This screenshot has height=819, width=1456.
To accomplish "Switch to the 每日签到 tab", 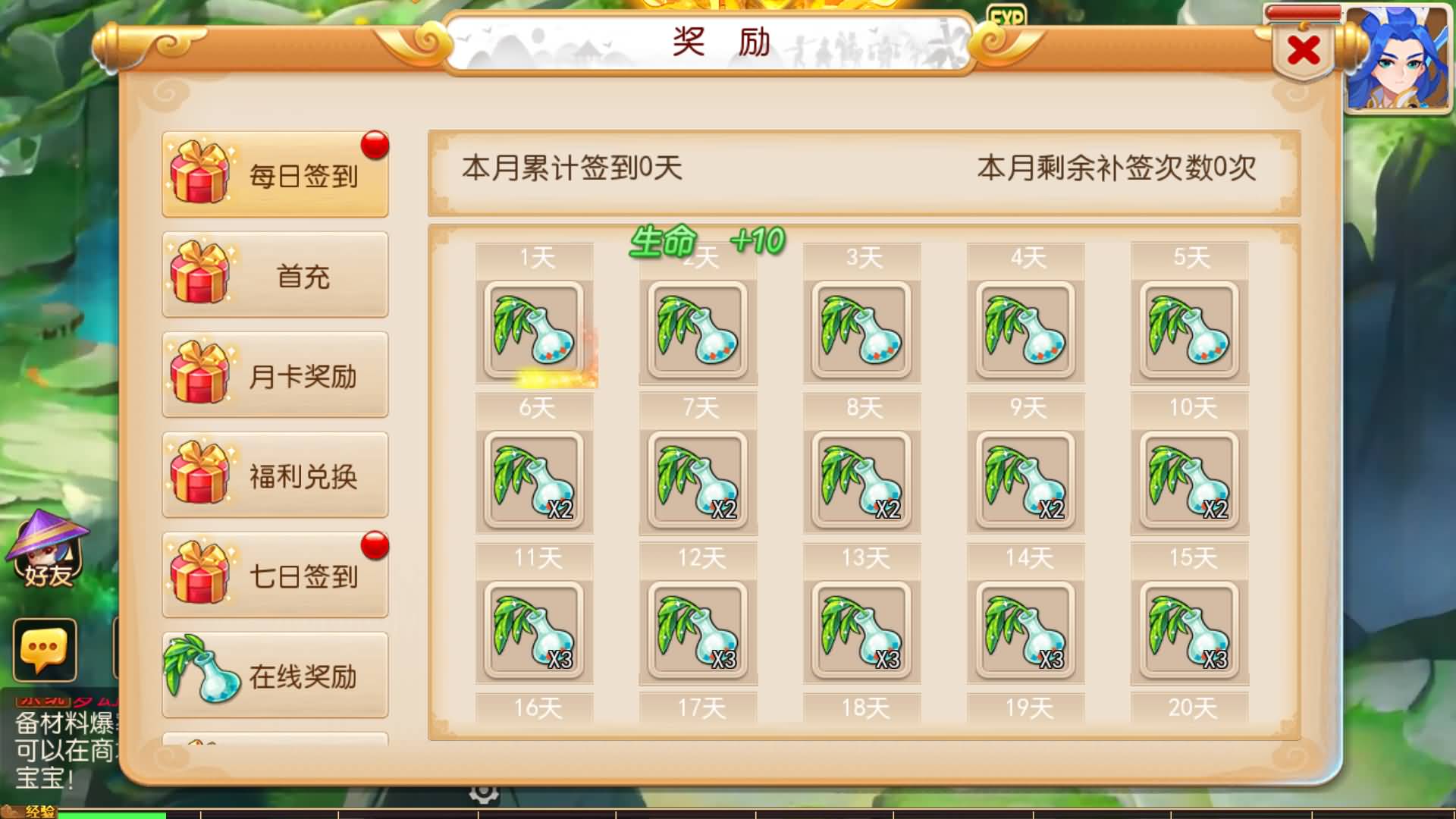I will pos(275,173).
